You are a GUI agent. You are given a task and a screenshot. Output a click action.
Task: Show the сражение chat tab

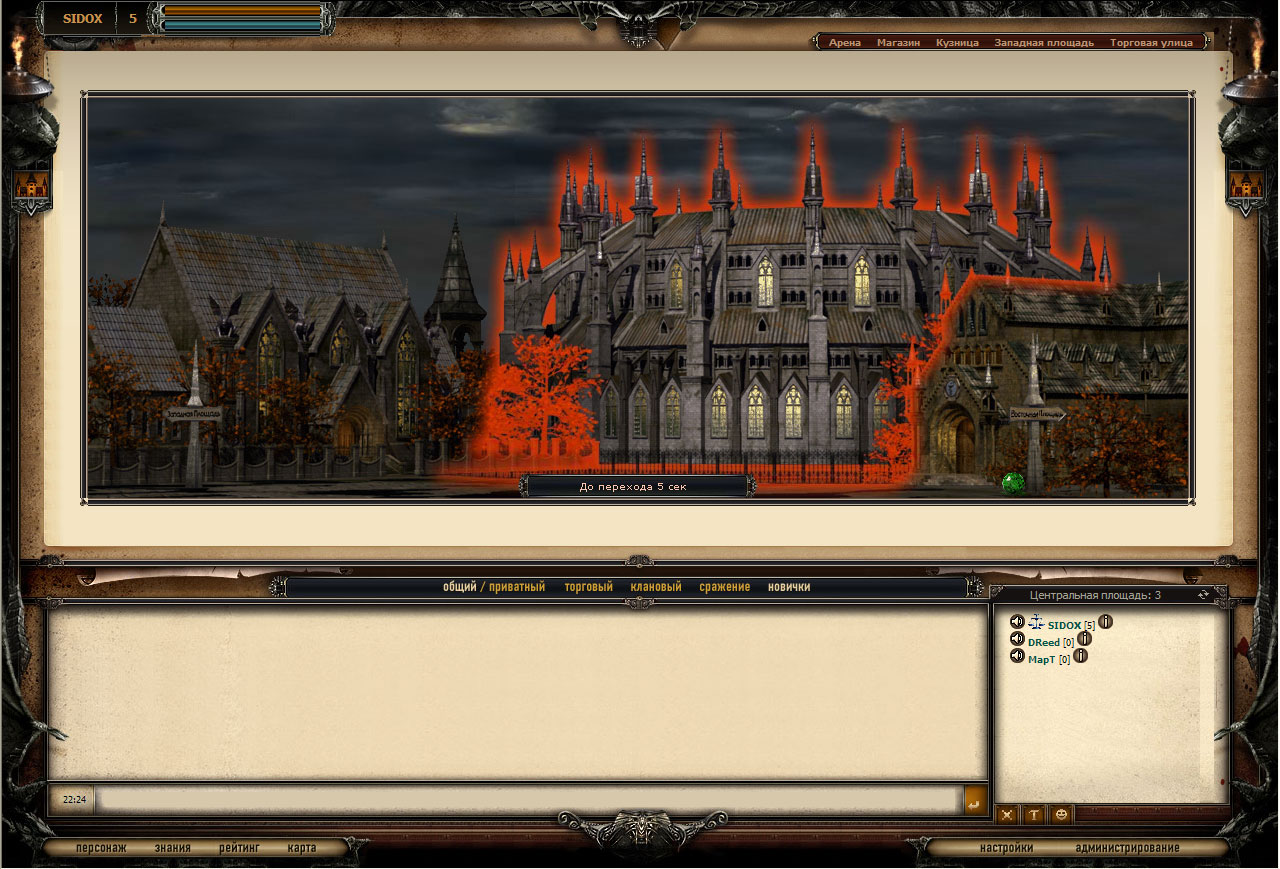(x=724, y=587)
